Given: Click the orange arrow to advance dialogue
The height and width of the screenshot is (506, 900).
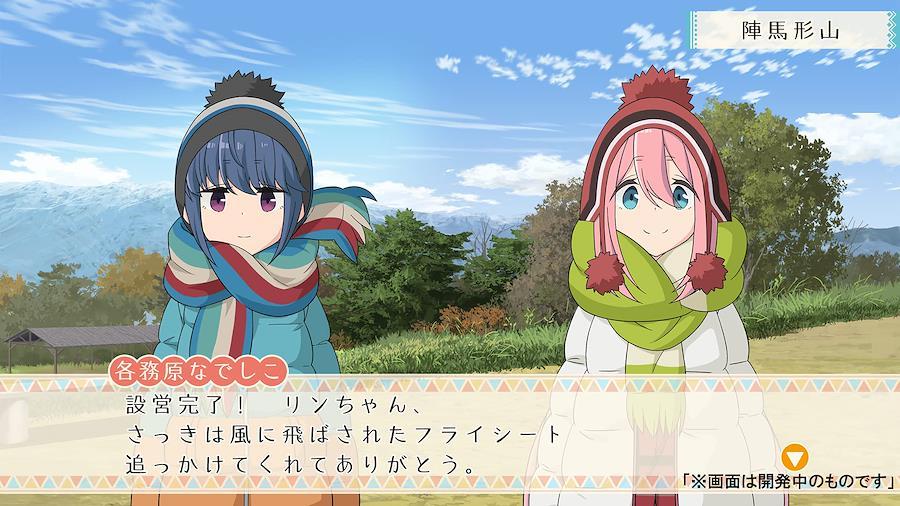Looking at the screenshot, I should (795, 458).
